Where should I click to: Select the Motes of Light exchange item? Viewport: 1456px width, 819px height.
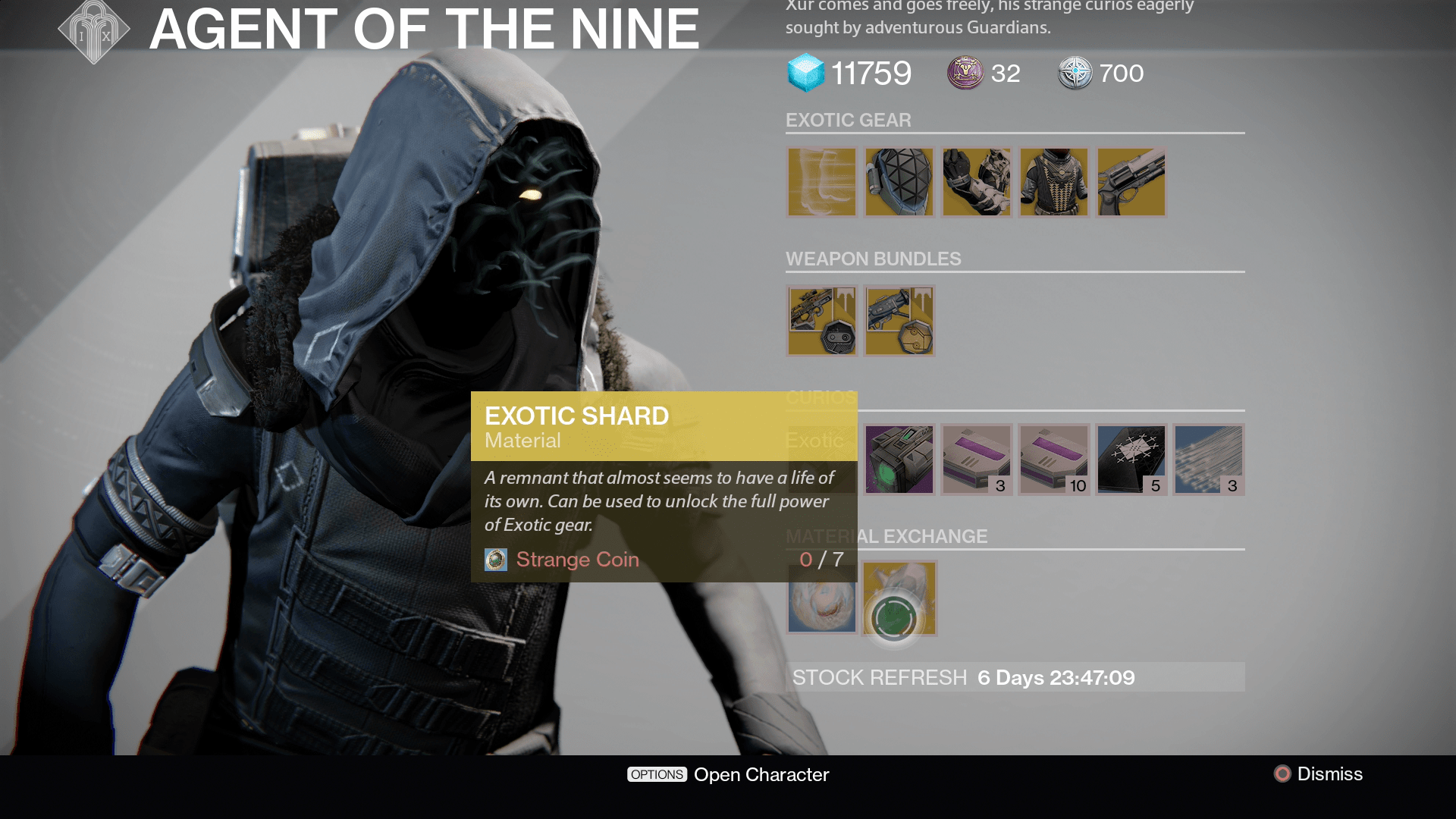pos(822,598)
